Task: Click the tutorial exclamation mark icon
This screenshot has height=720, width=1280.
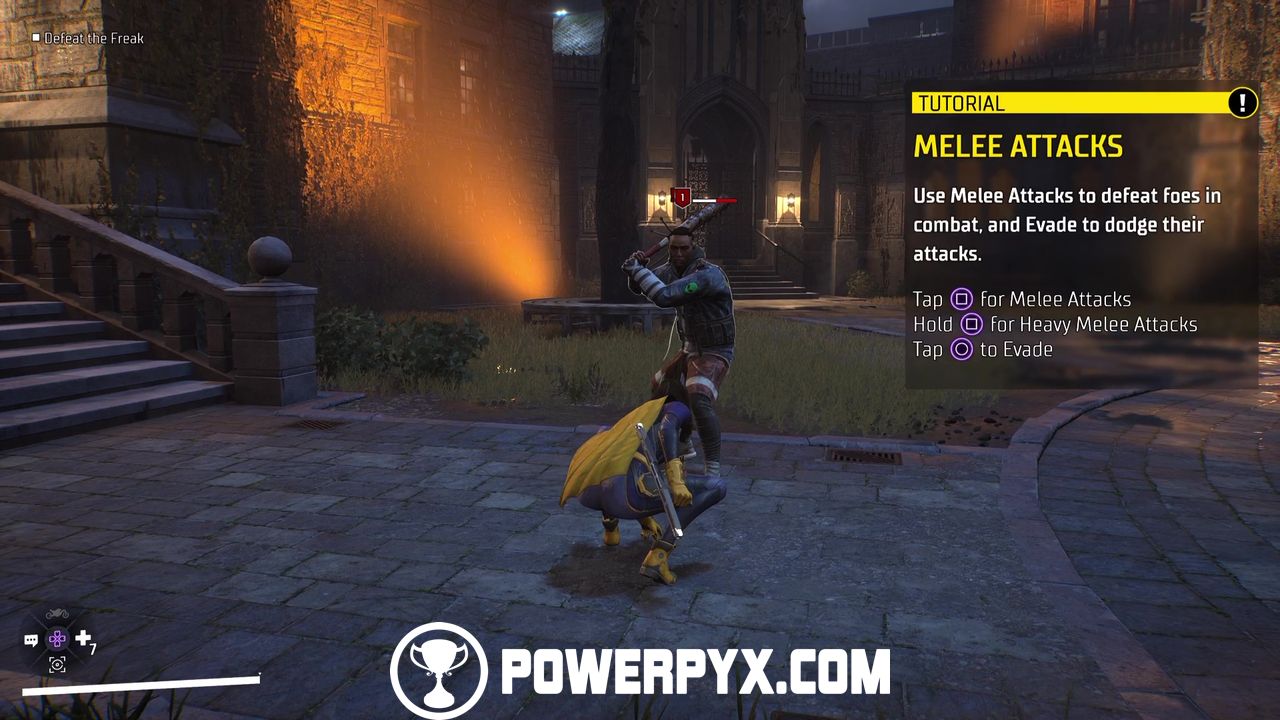Action: [x=1242, y=102]
